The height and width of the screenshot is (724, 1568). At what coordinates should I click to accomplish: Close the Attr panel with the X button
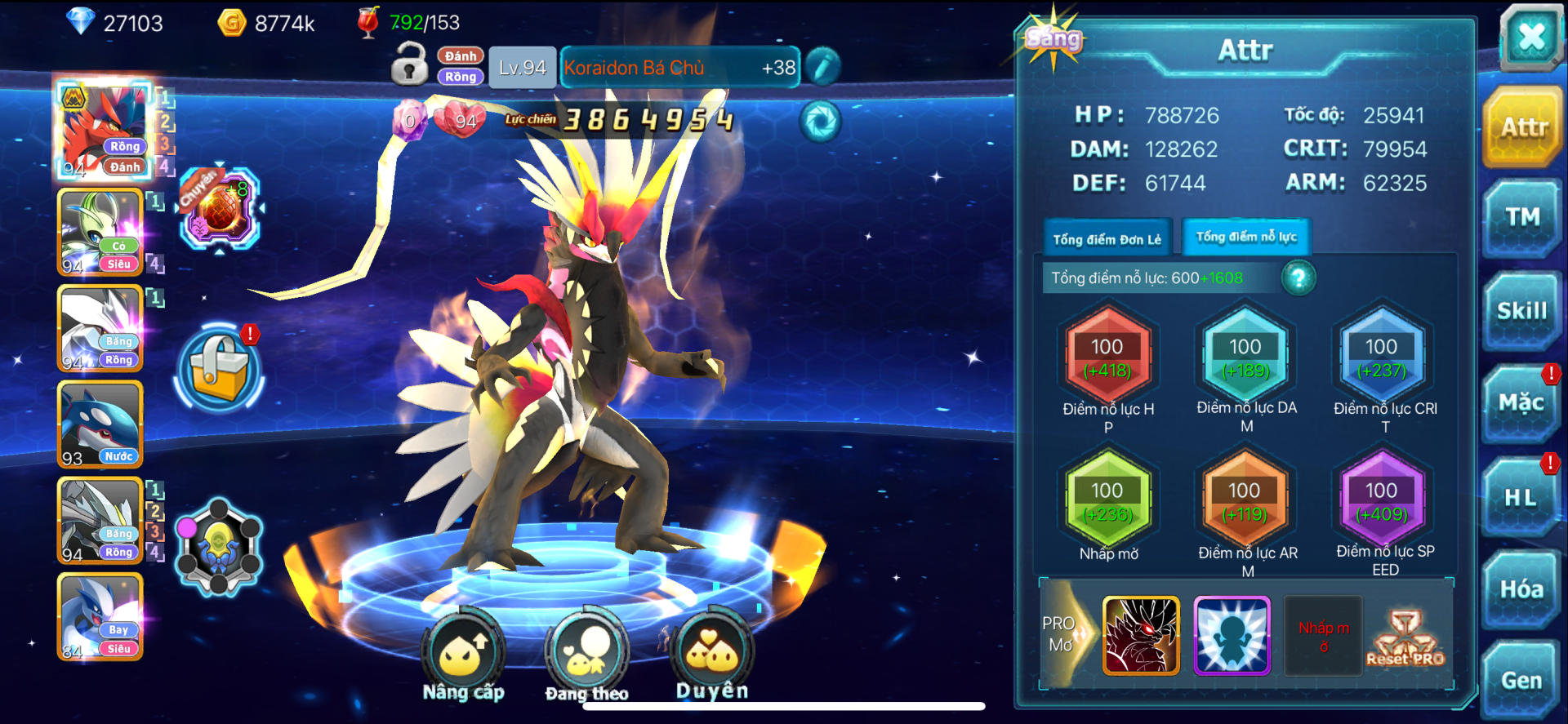point(1530,37)
